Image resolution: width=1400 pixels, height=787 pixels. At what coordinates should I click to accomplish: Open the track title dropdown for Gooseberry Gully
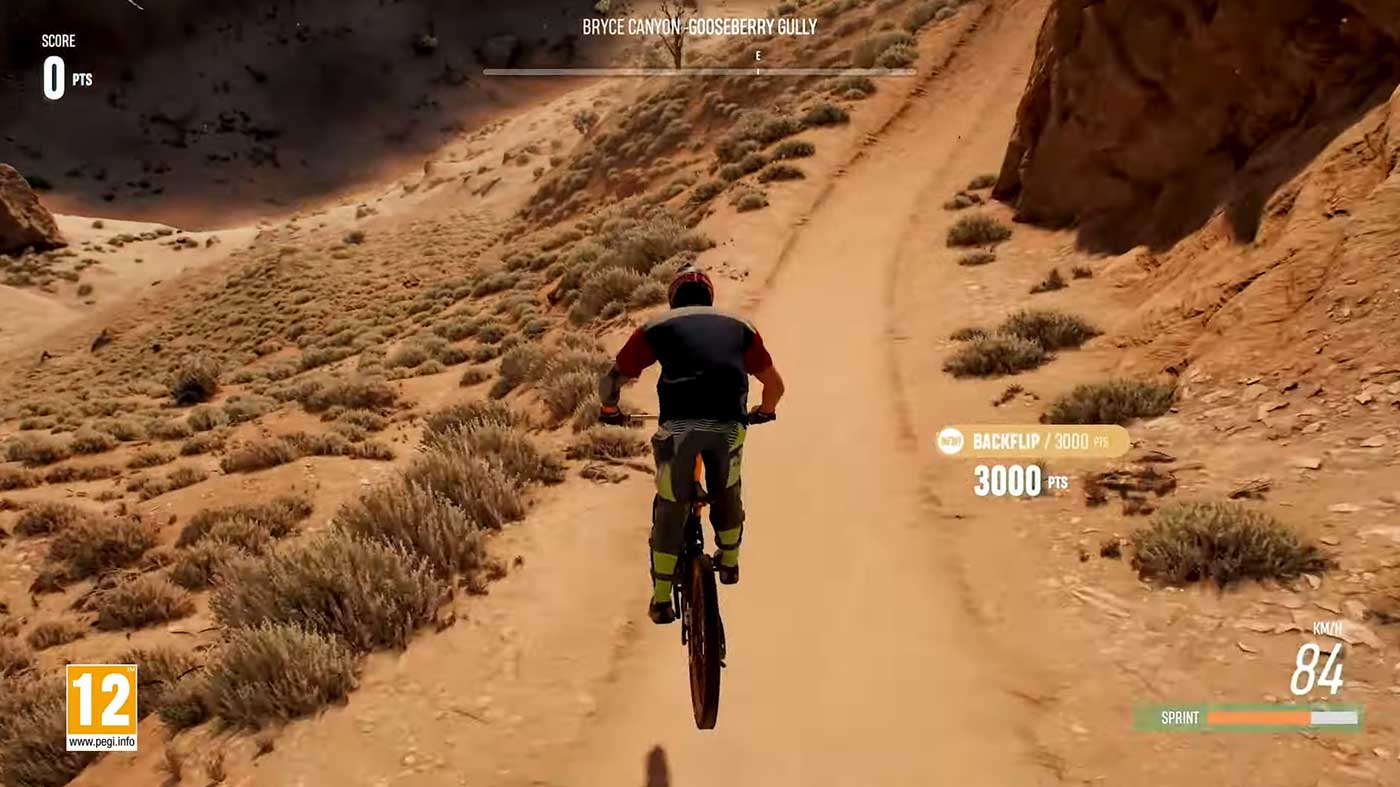tap(700, 29)
